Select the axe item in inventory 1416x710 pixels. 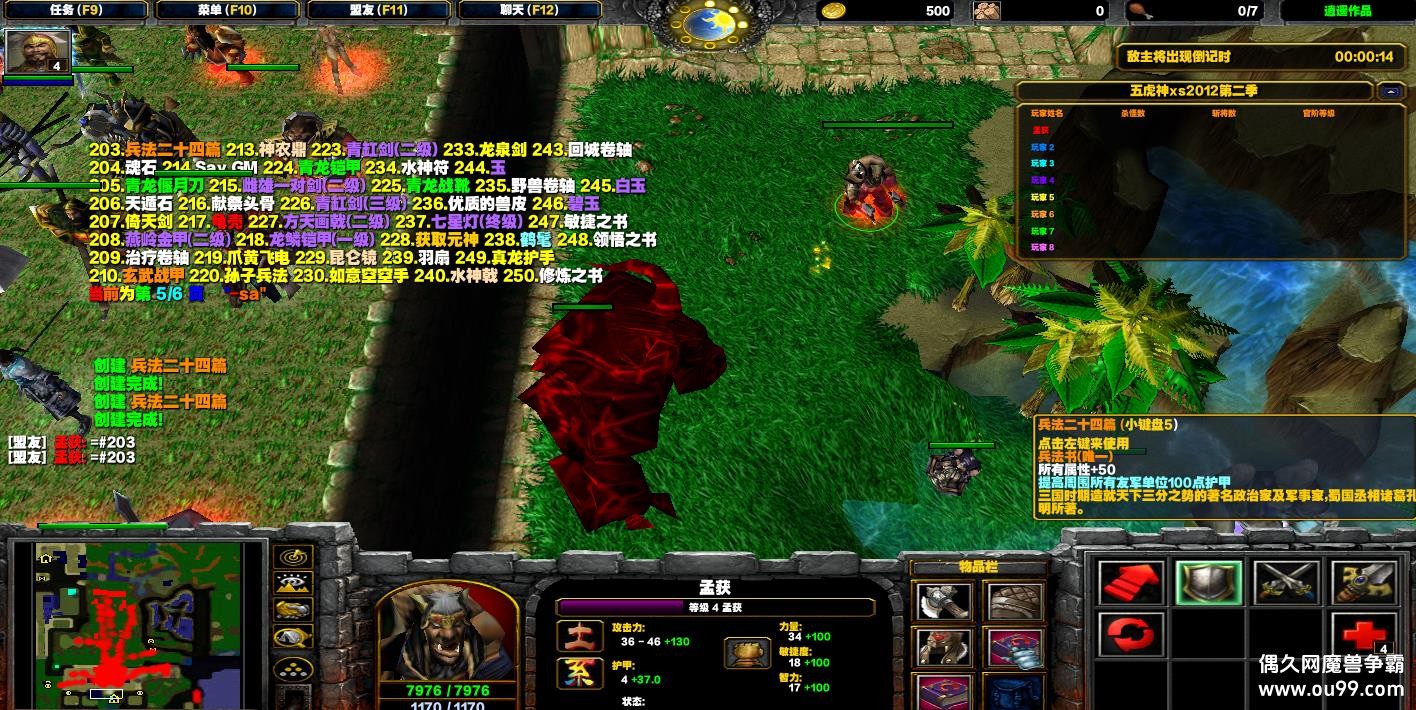[x=941, y=602]
